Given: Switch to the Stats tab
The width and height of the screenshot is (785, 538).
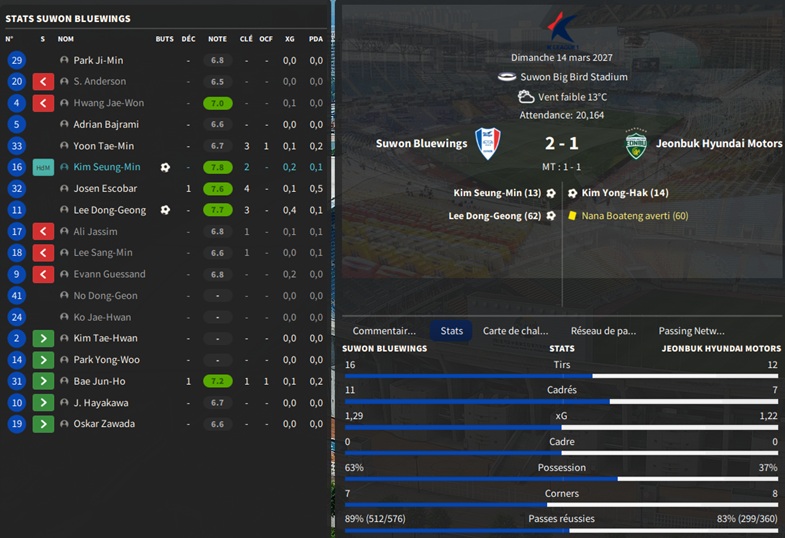Looking at the screenshot, I should pyautogui.click(x=452, y=331).
